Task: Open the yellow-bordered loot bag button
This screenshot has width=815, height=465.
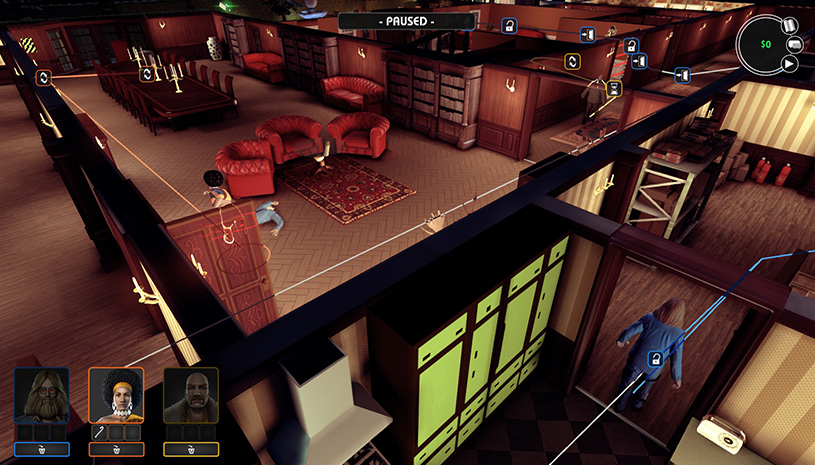Action: tap(191, 450)
